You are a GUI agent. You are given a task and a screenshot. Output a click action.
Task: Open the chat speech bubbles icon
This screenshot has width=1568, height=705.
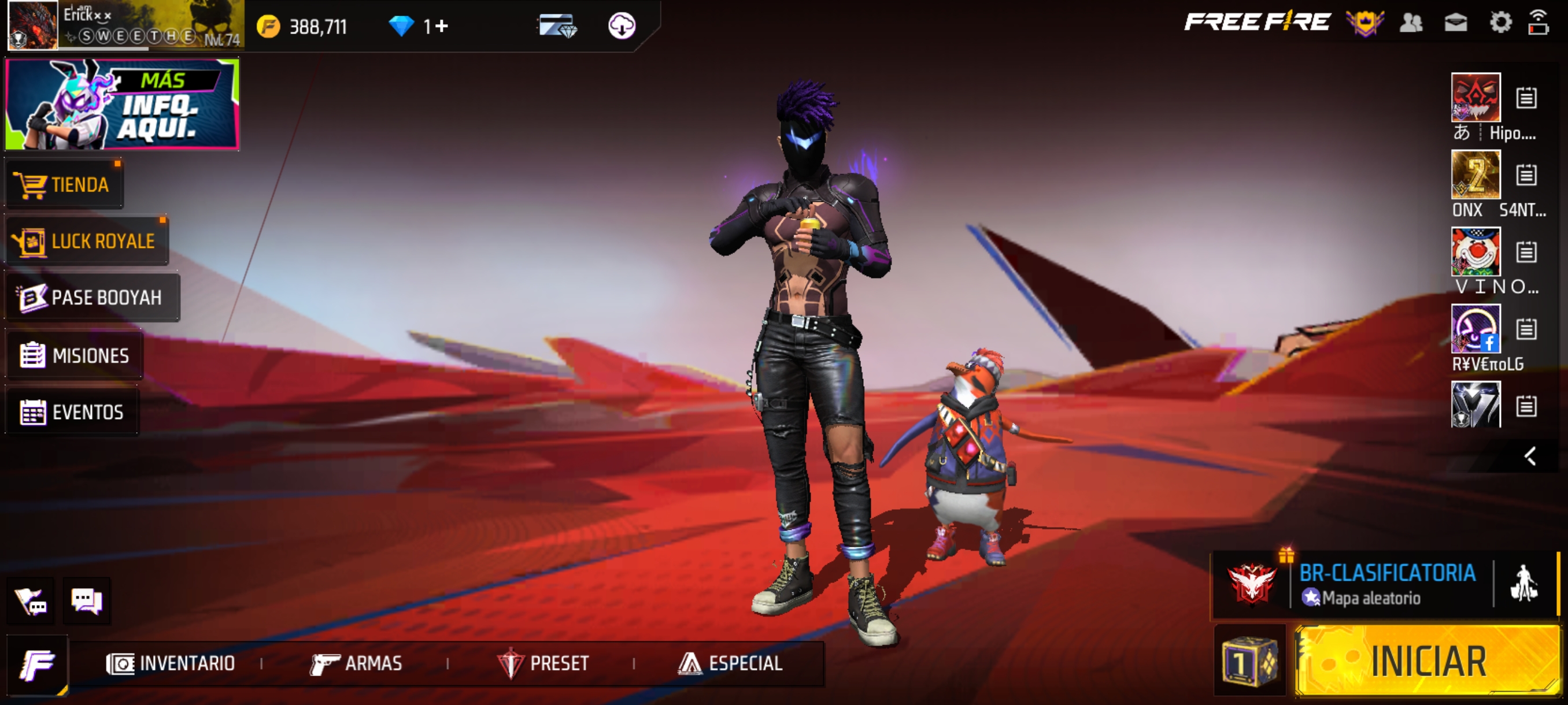(x=86, y=601)
